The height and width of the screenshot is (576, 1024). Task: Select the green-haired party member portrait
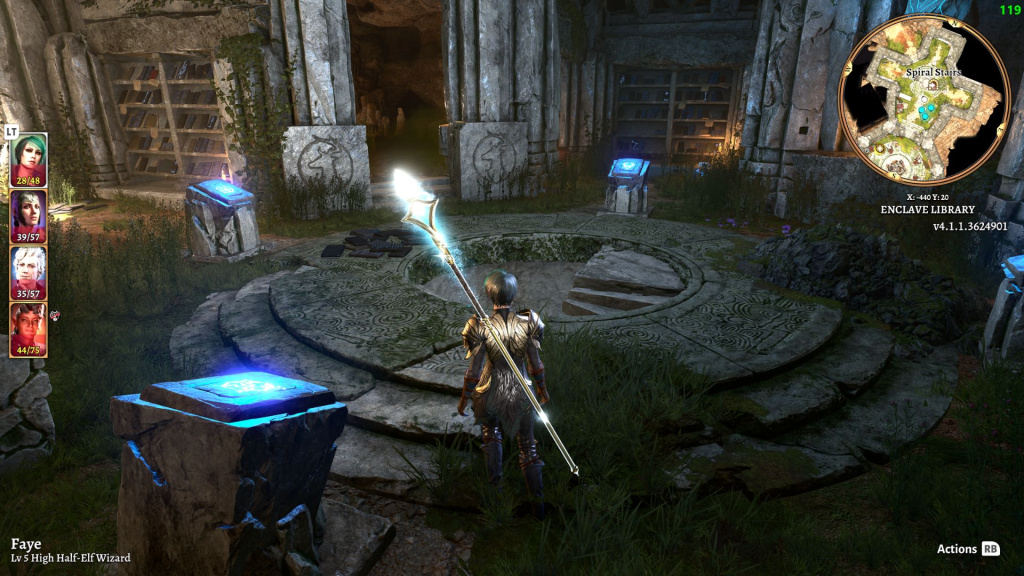click(28, 158)
